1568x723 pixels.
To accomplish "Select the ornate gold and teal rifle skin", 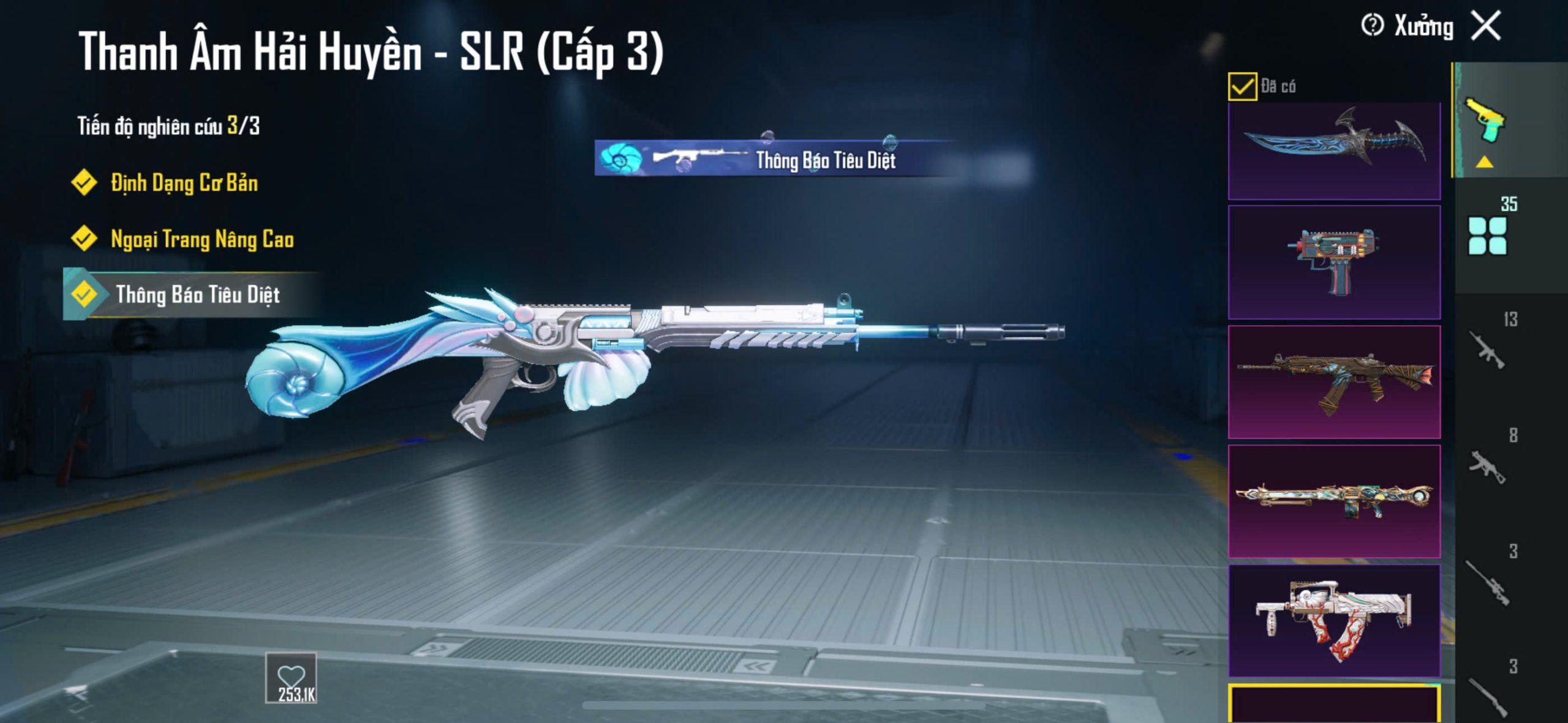I will point(1334,501).
